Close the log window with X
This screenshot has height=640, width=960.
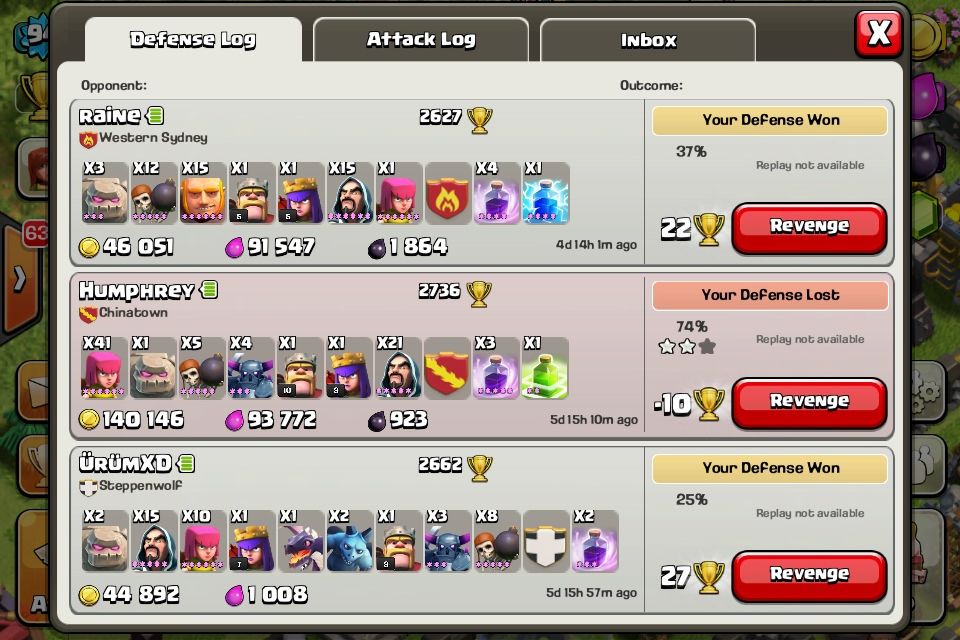(x=879, y=34)
